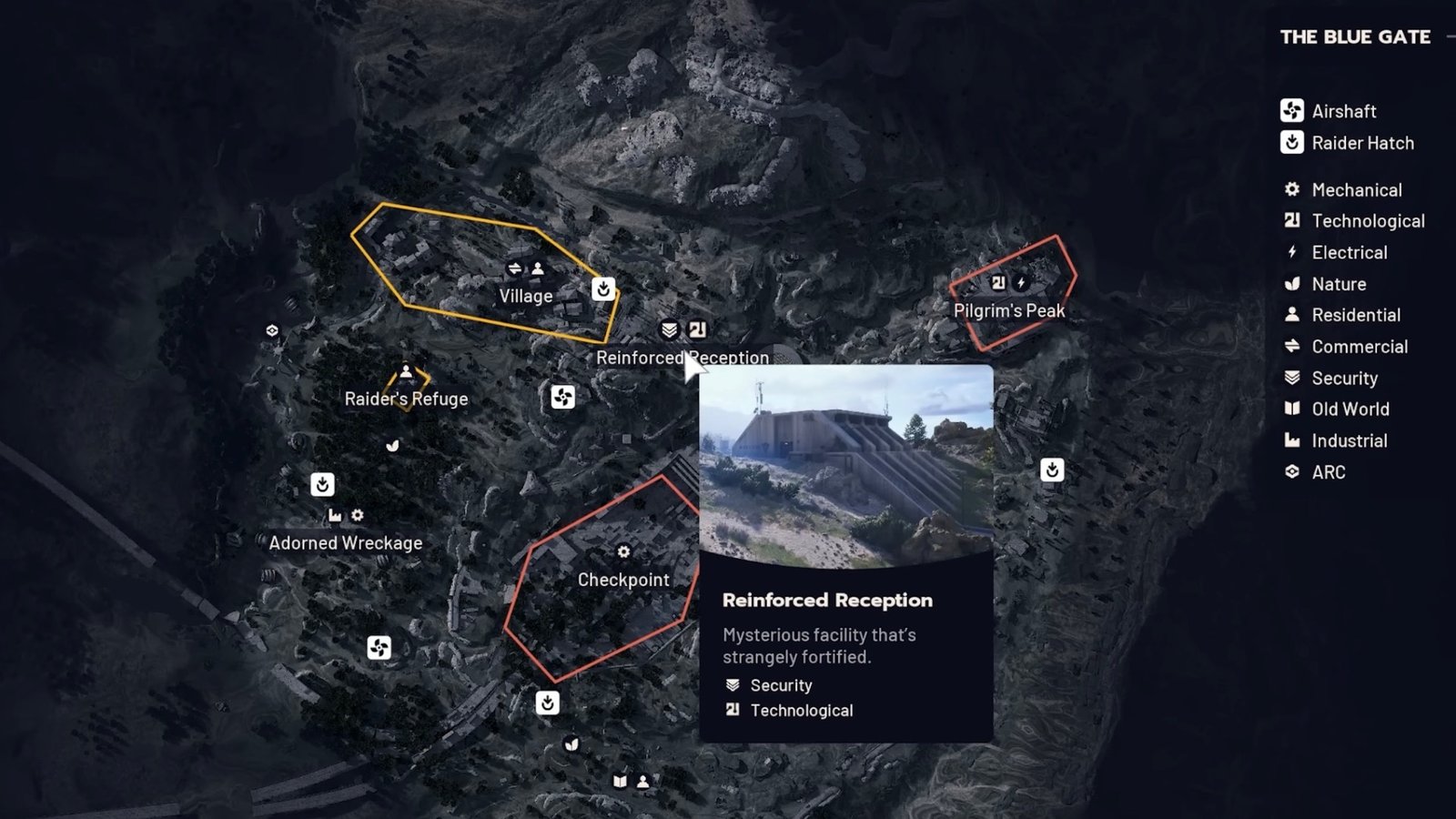Click the Nature leaf icon below Raider's Refuge

[393, 446]
